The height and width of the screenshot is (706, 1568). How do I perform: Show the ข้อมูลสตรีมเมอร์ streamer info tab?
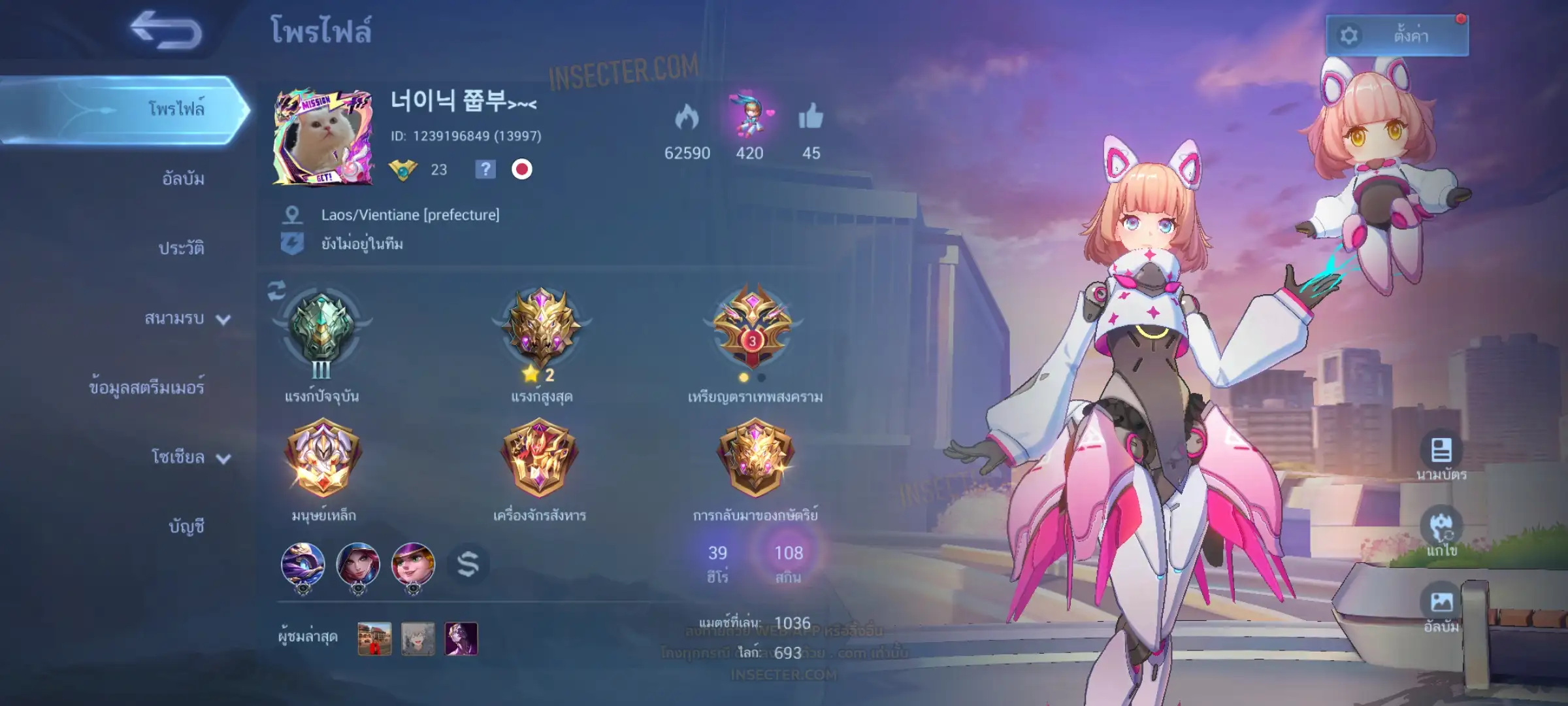click(146, 388)
